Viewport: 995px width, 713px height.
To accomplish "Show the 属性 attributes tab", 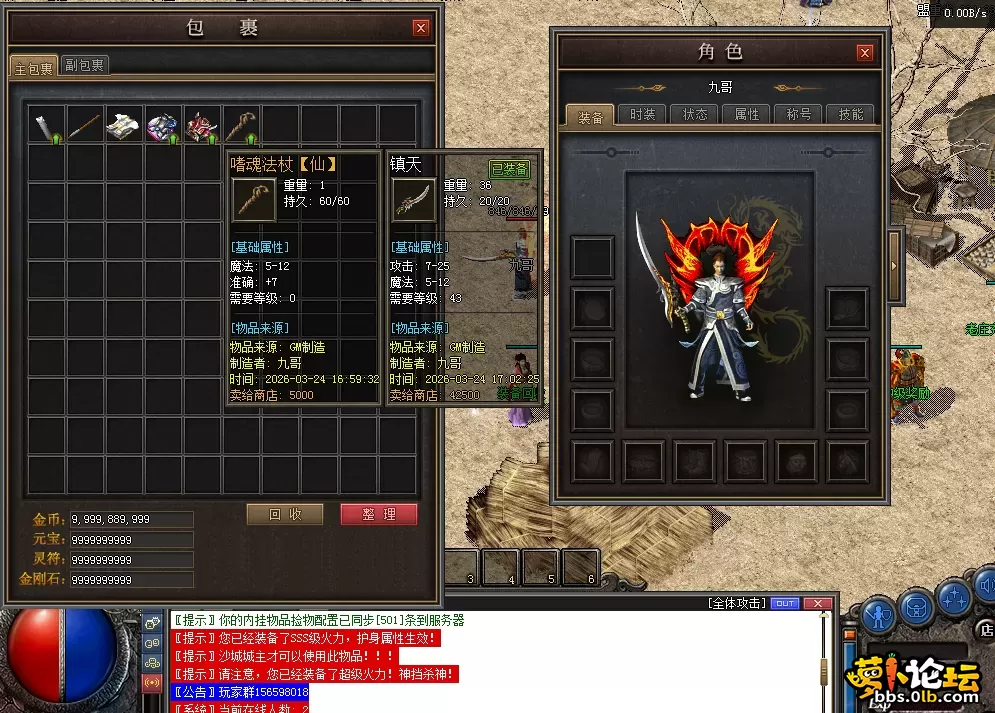I will click(x=747, y=114).
